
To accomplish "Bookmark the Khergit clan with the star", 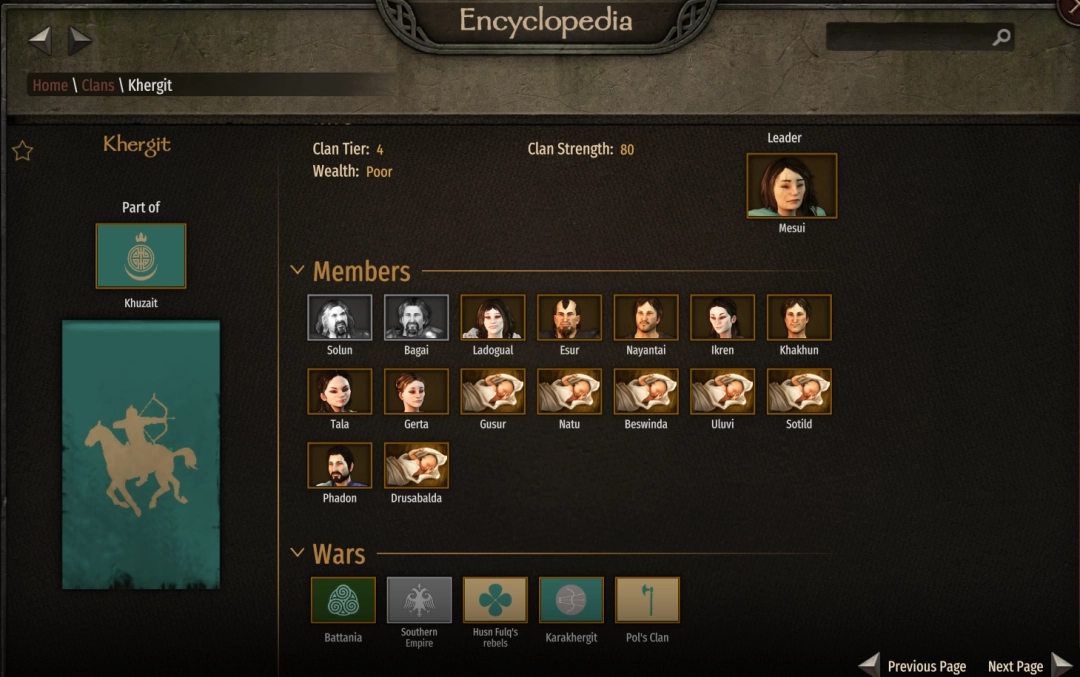I will pyautogui.click(x=22, y=151).
